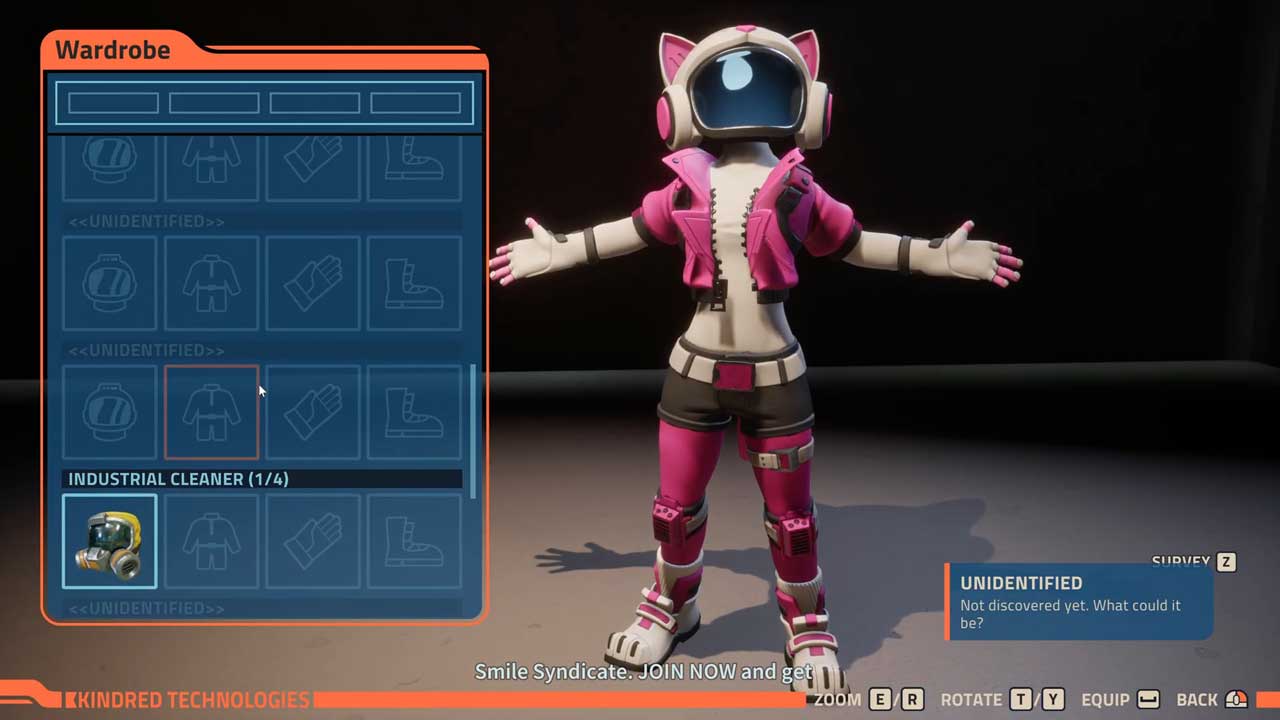Screen dimensions: 1280x720
Task: Select the Industrial Cleaner gas mask helmet
Action: click(110, 541)
